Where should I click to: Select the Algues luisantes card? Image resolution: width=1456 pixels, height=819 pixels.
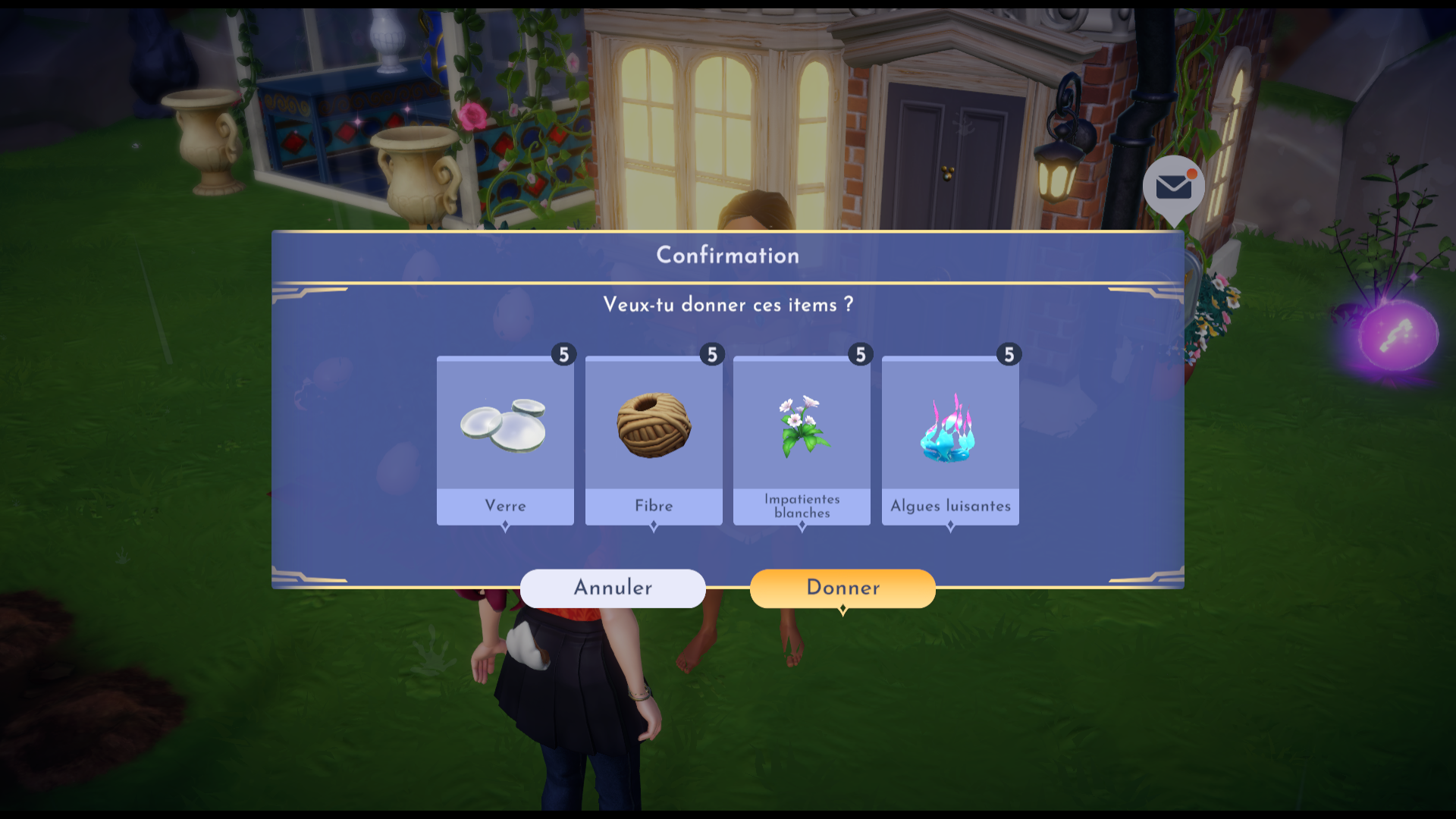pyautogui.click(x=950, y=441)
